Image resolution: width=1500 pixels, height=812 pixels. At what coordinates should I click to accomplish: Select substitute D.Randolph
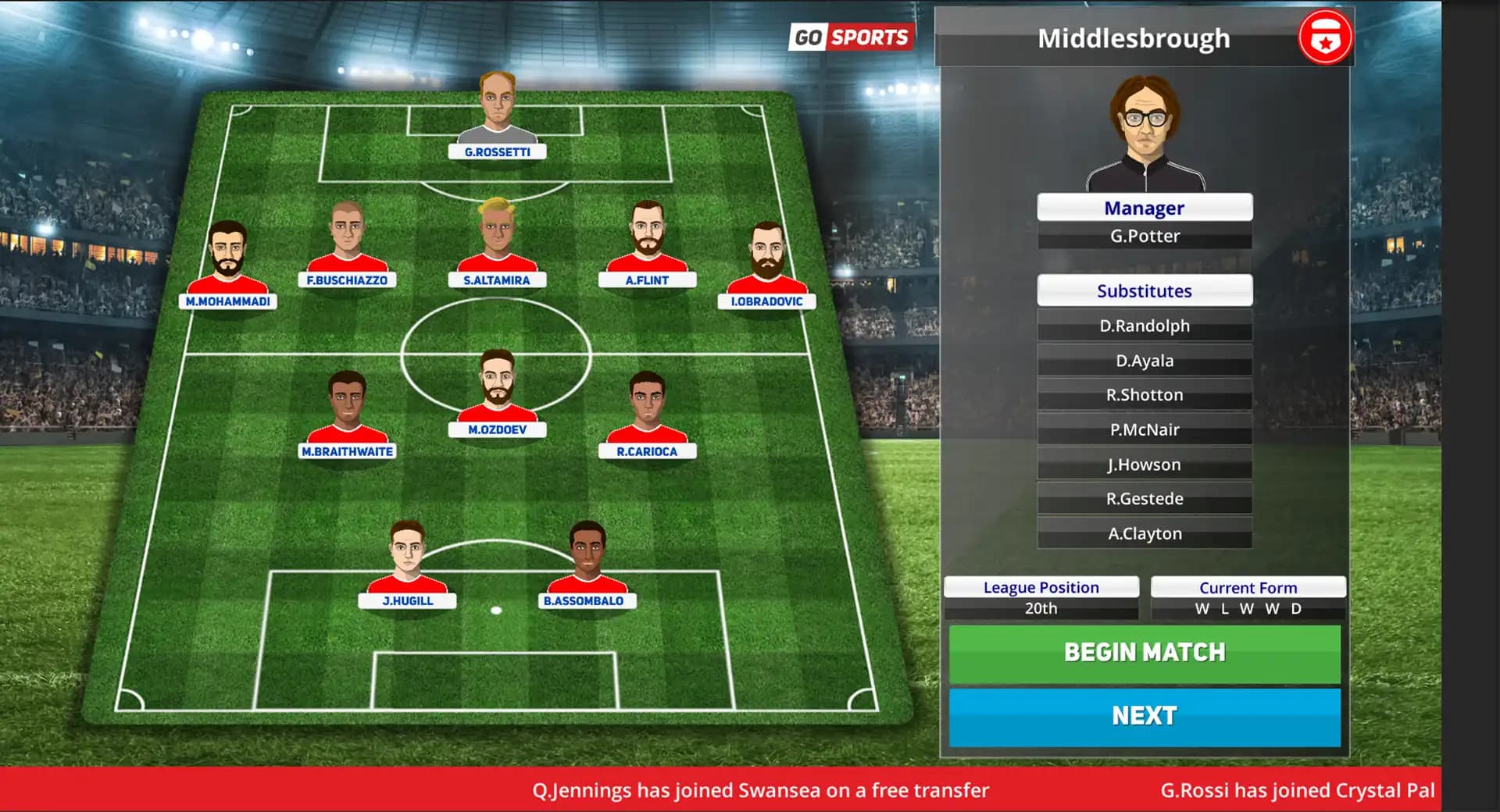(1144, 326)
